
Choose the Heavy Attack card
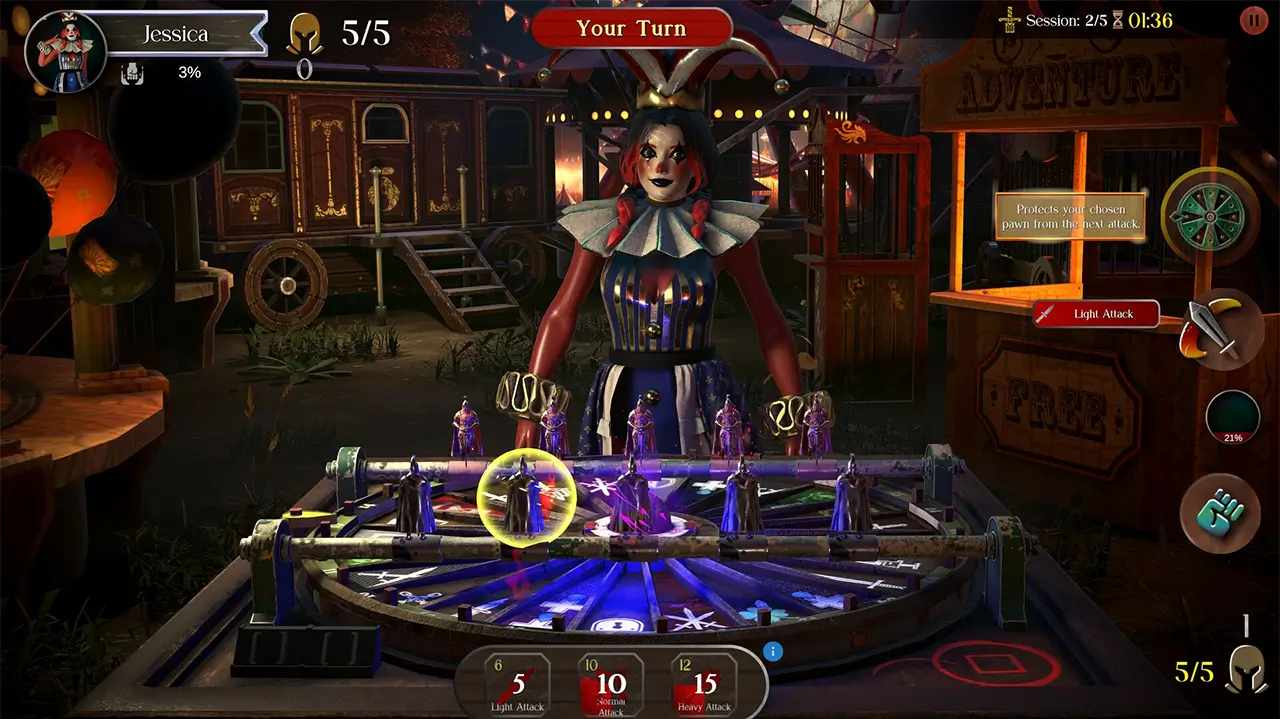705,686
